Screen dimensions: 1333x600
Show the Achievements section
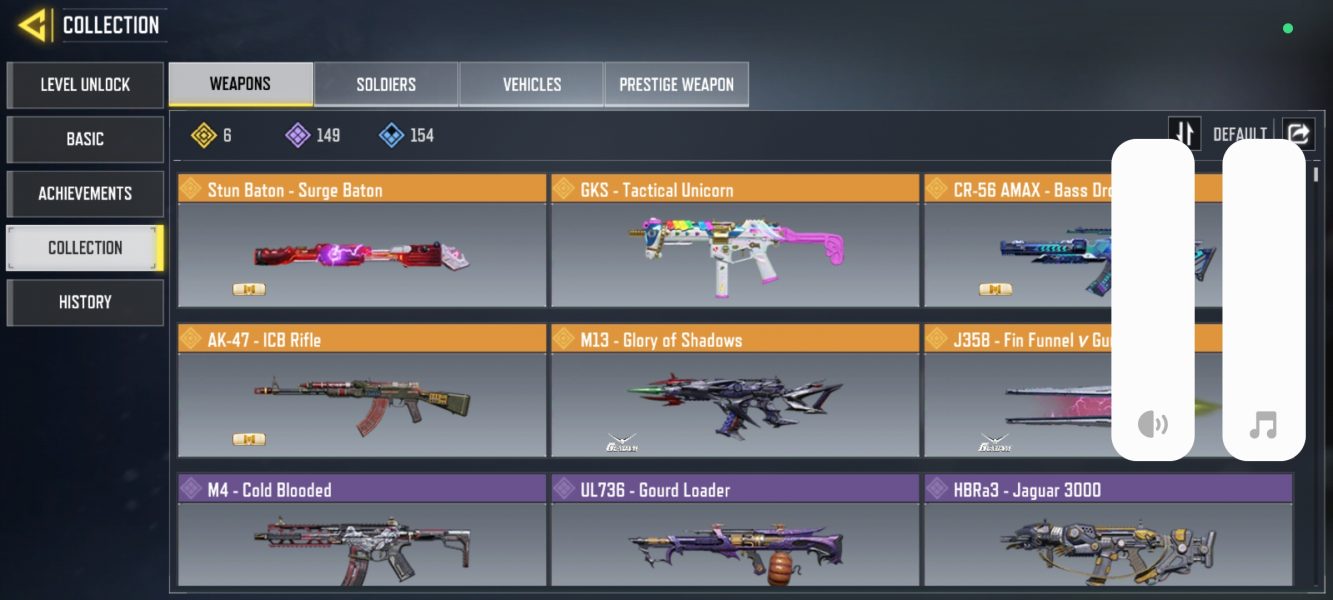click(x=85, y=193)
